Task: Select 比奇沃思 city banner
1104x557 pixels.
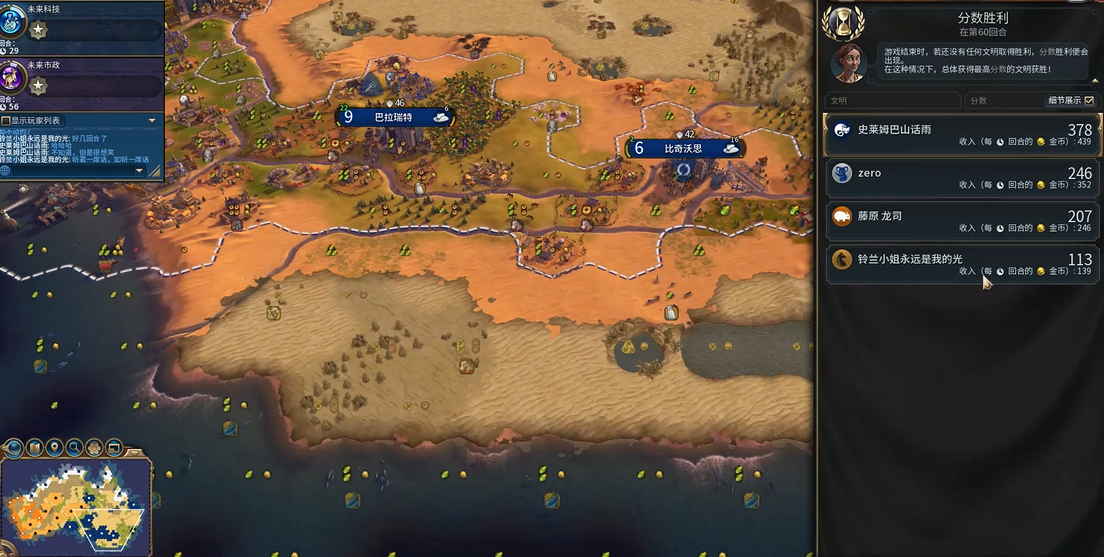Action: tap(686, 149)
